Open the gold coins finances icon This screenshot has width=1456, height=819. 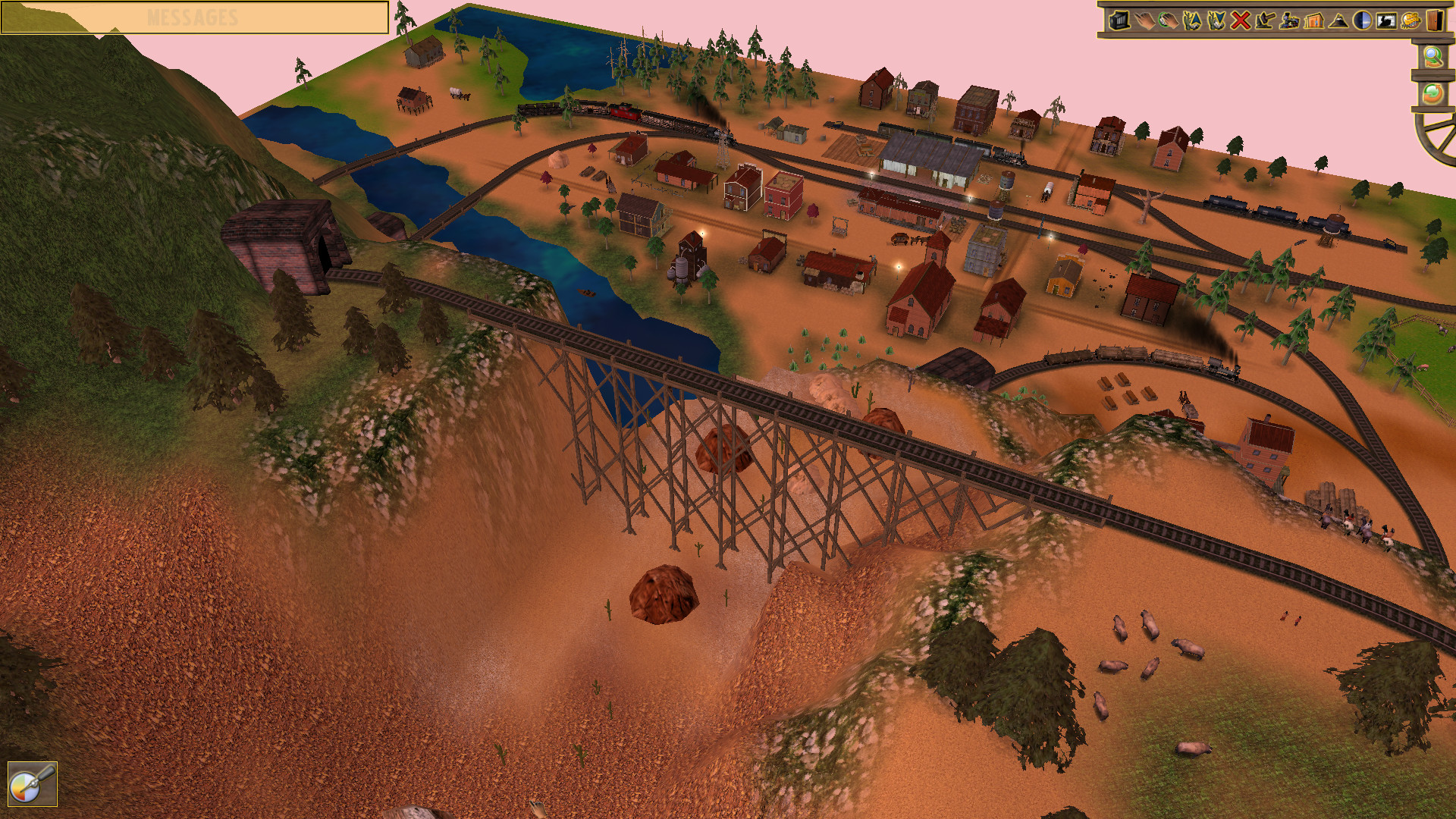1410,21
